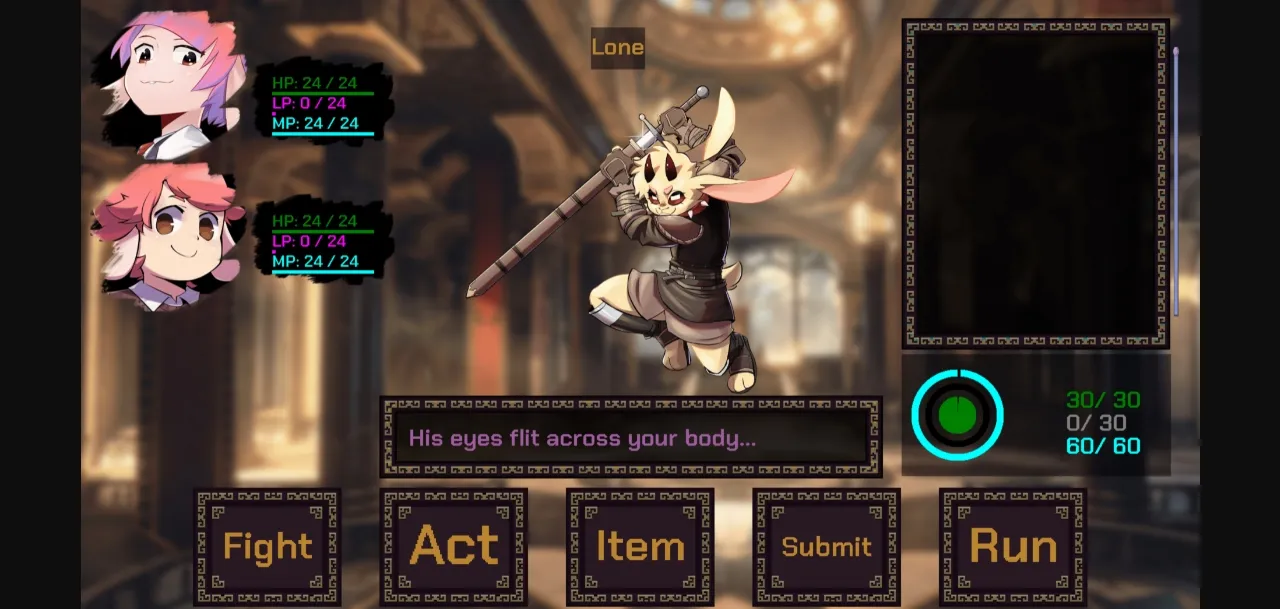Open the Item menu
The image size is (1280, 609).
[640, 546]
